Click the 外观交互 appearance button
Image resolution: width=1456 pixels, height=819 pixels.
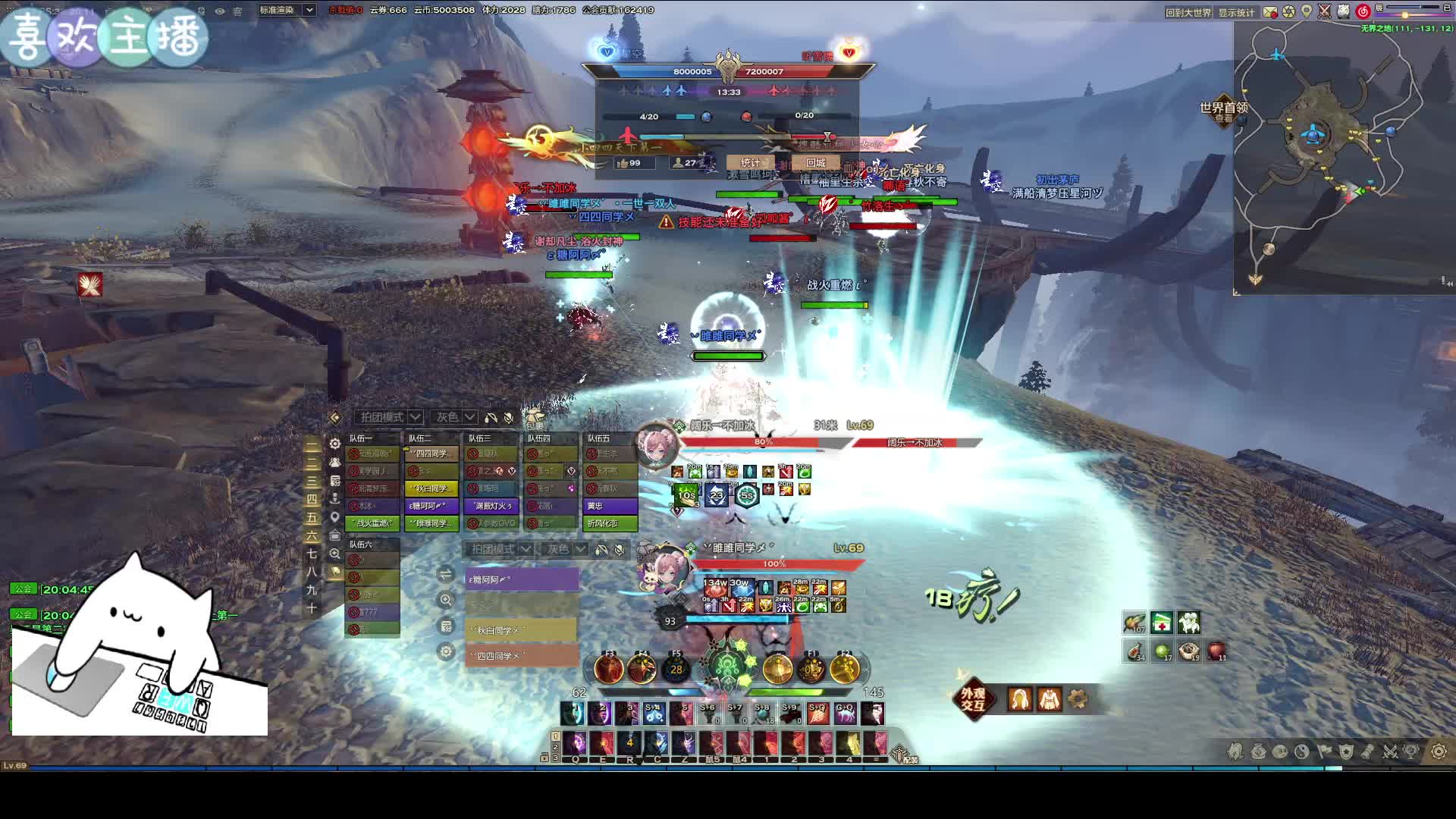tap(973, 698)
